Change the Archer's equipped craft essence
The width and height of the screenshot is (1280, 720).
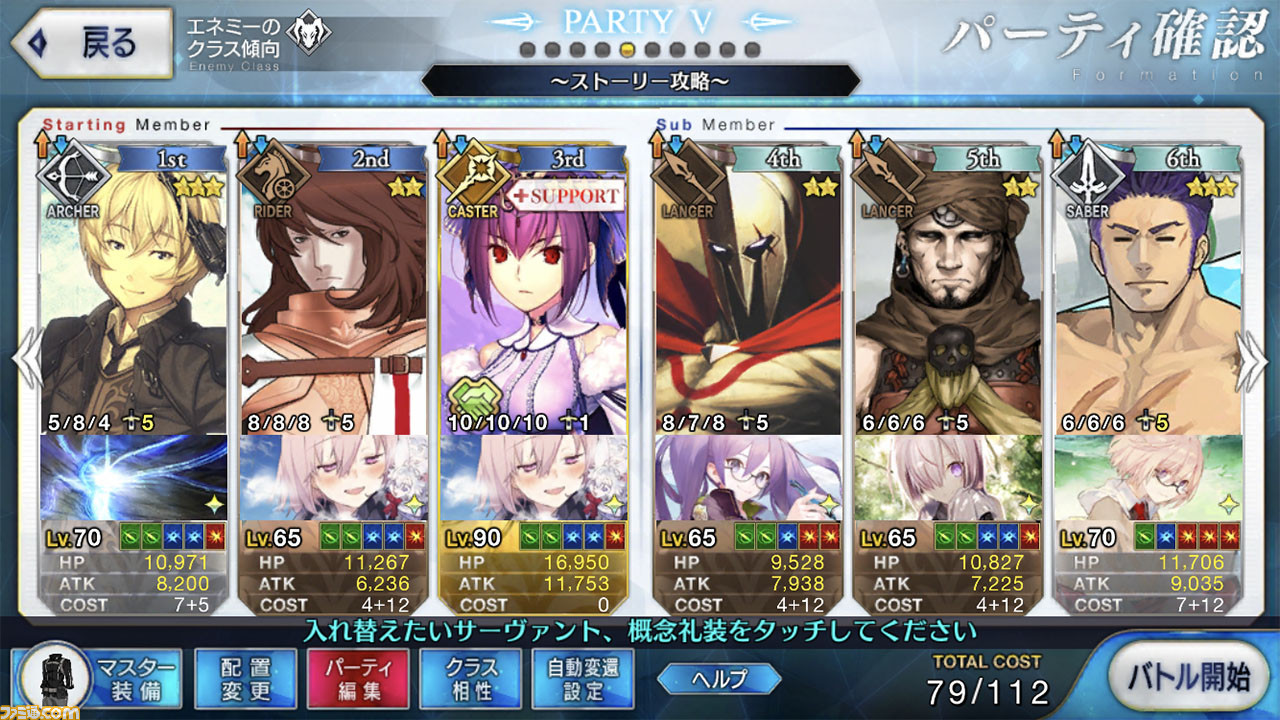click(x=133, y=477)
